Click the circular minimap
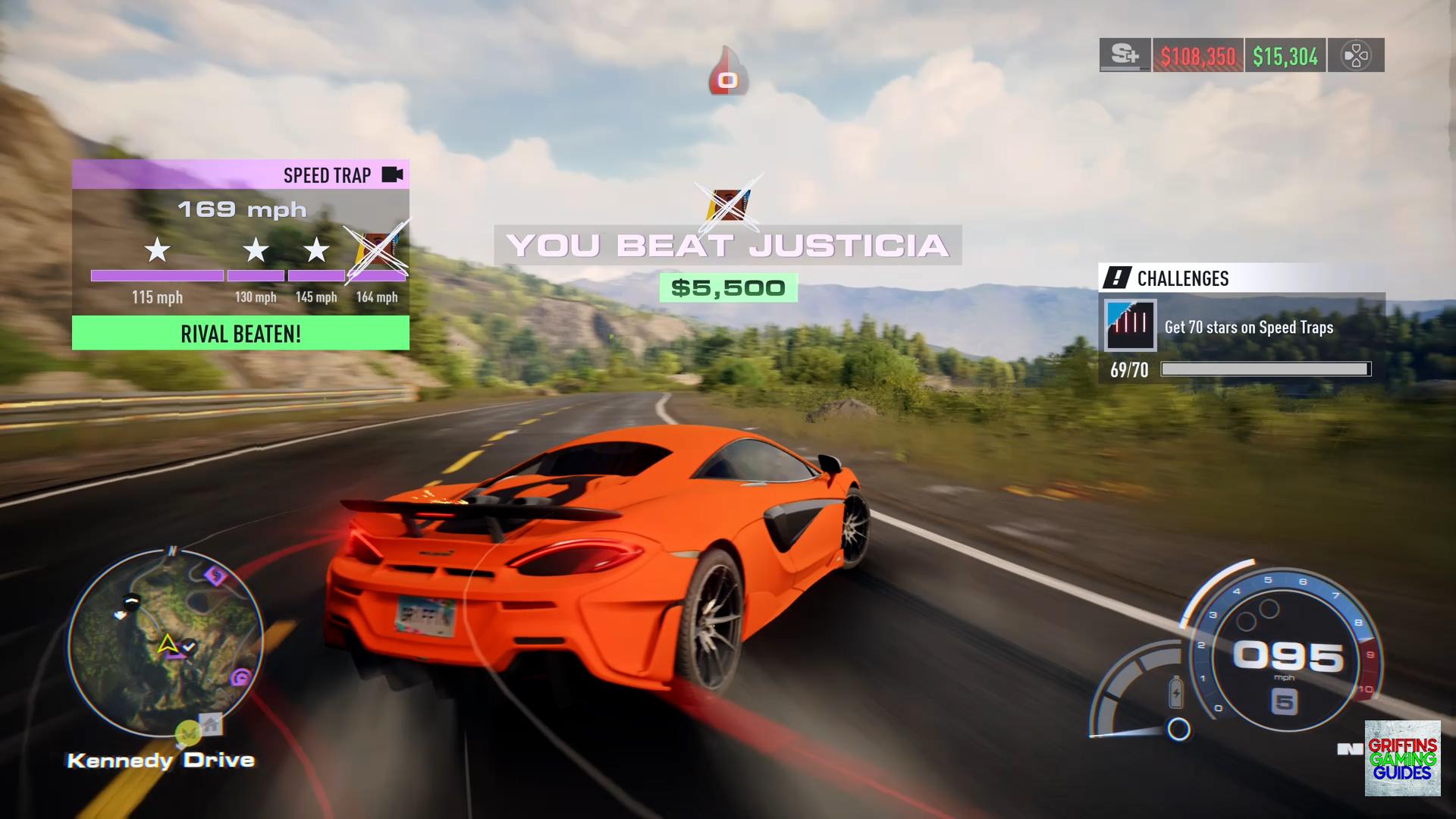The image size is (1456, 819). pos(165,643)
